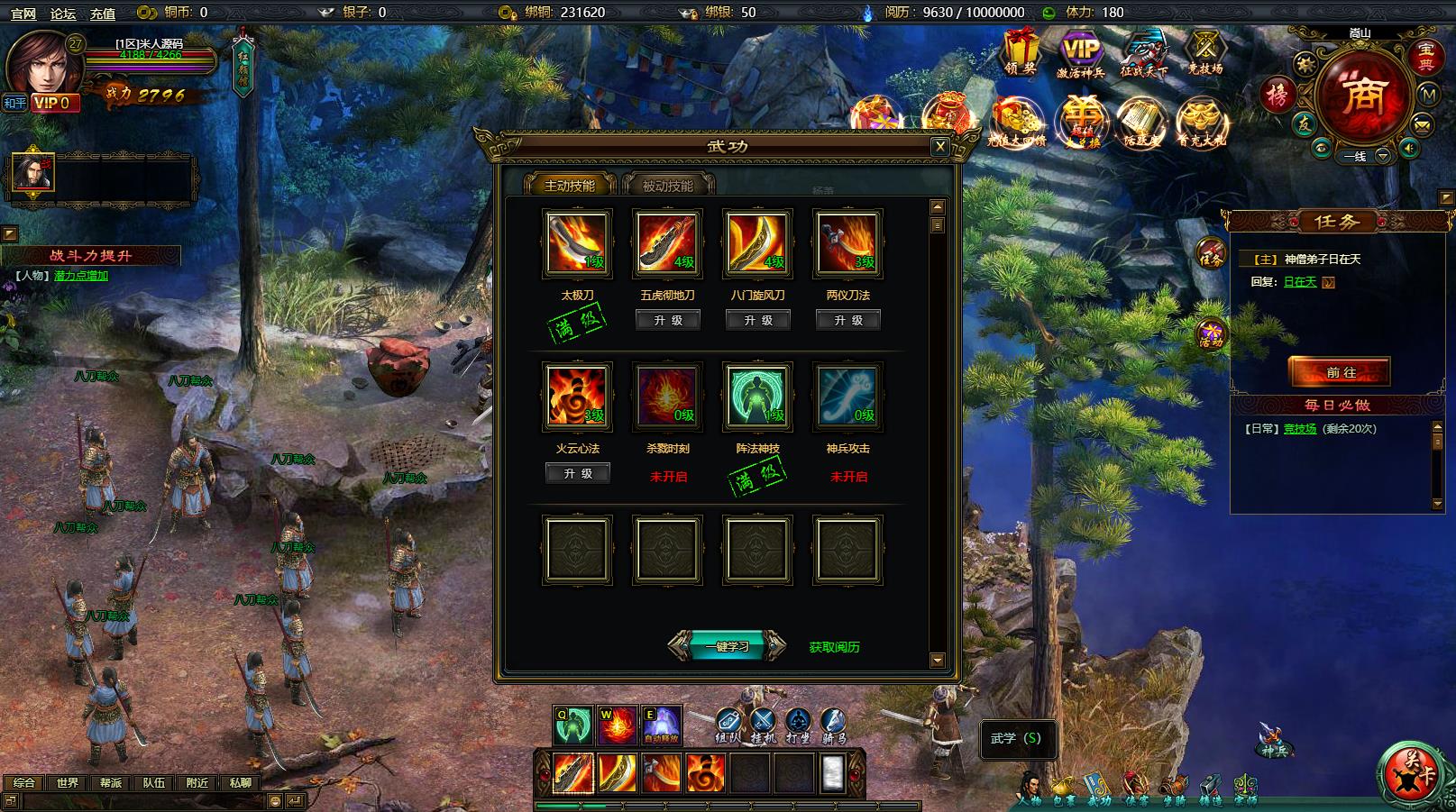Close the 武功 skills window

939,146
